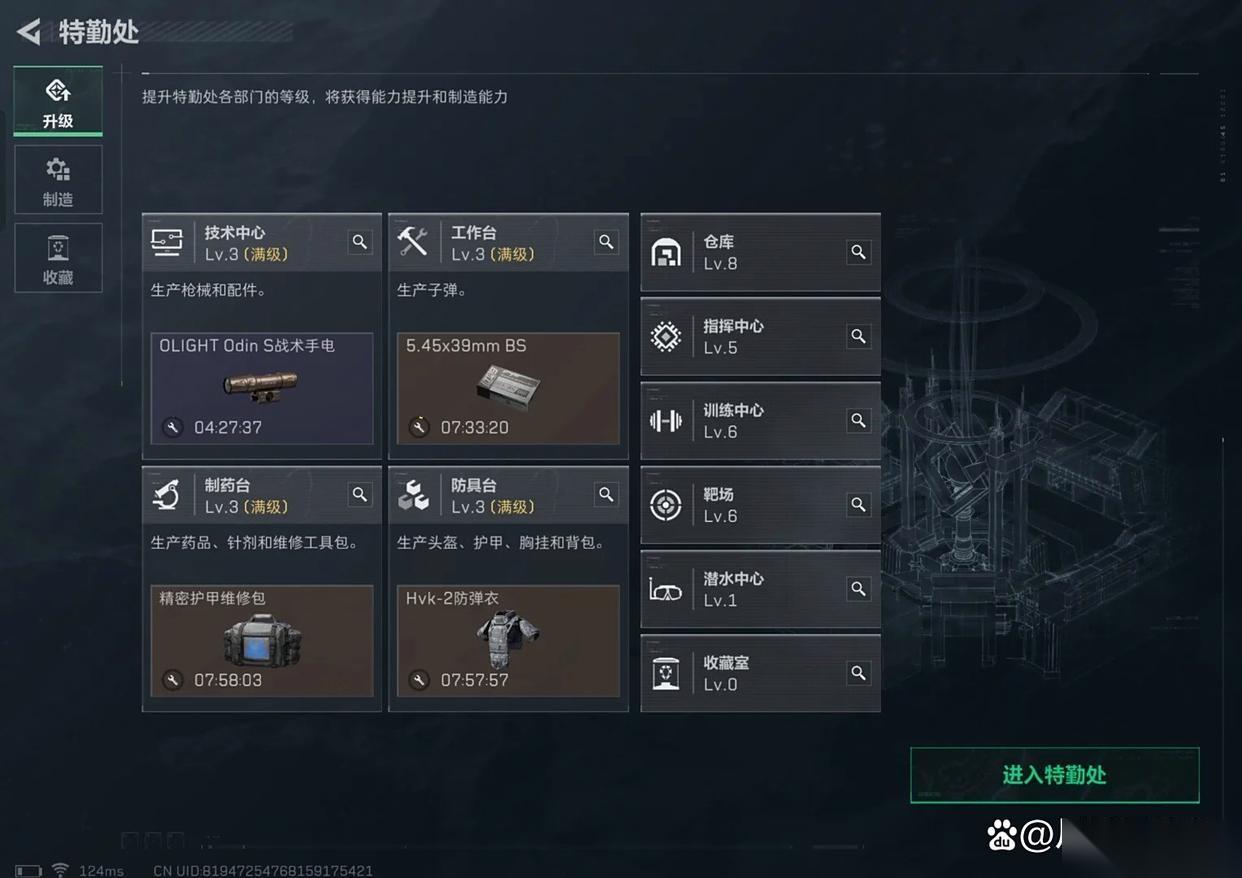Inspect 技术中心 with its magnifier icon
Screen dimensions: 1242x878
360,242
